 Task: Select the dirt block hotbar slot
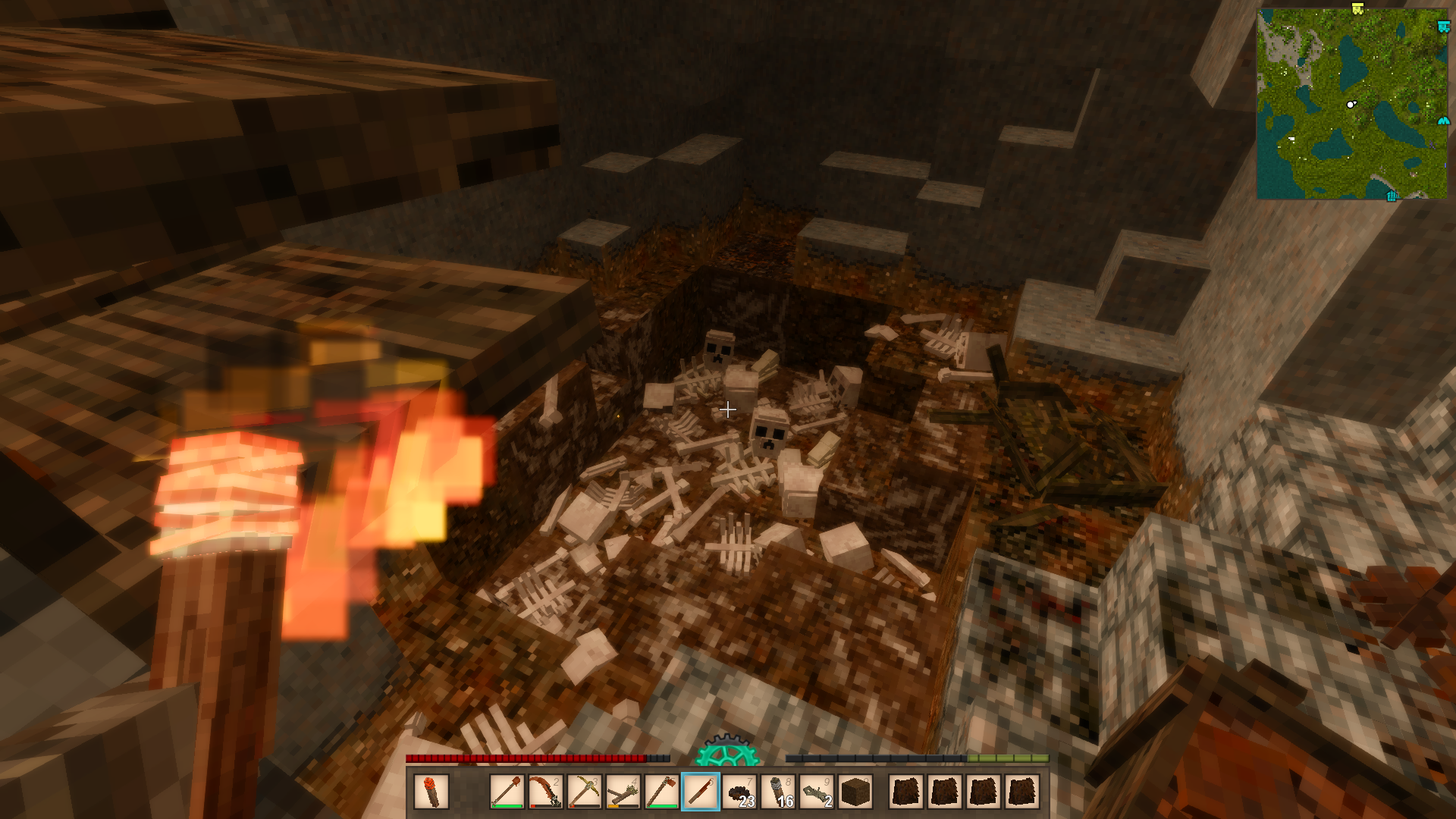pyautogui.click(x=855, y=792)
